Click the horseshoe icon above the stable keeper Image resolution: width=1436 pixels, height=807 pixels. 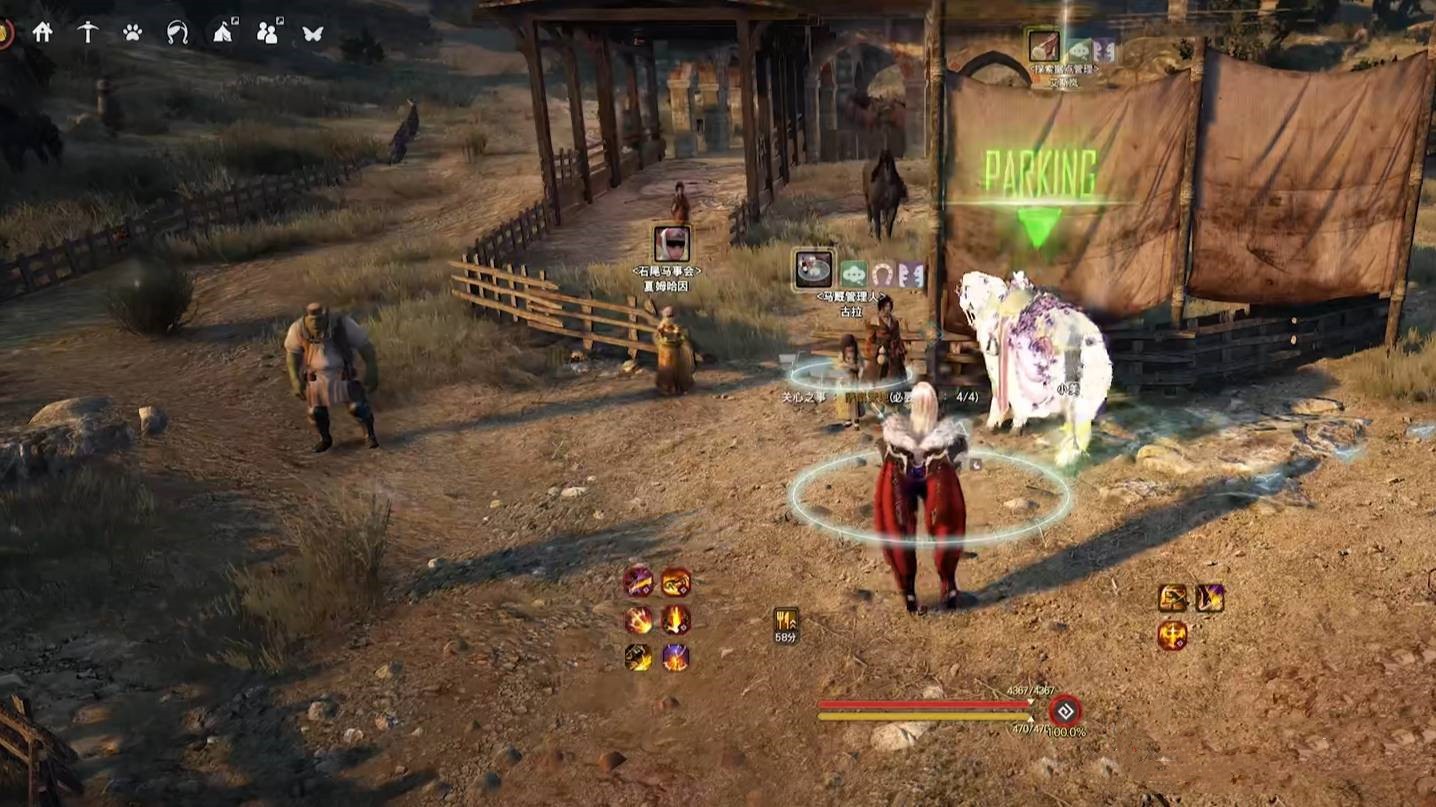coord(882,274)
